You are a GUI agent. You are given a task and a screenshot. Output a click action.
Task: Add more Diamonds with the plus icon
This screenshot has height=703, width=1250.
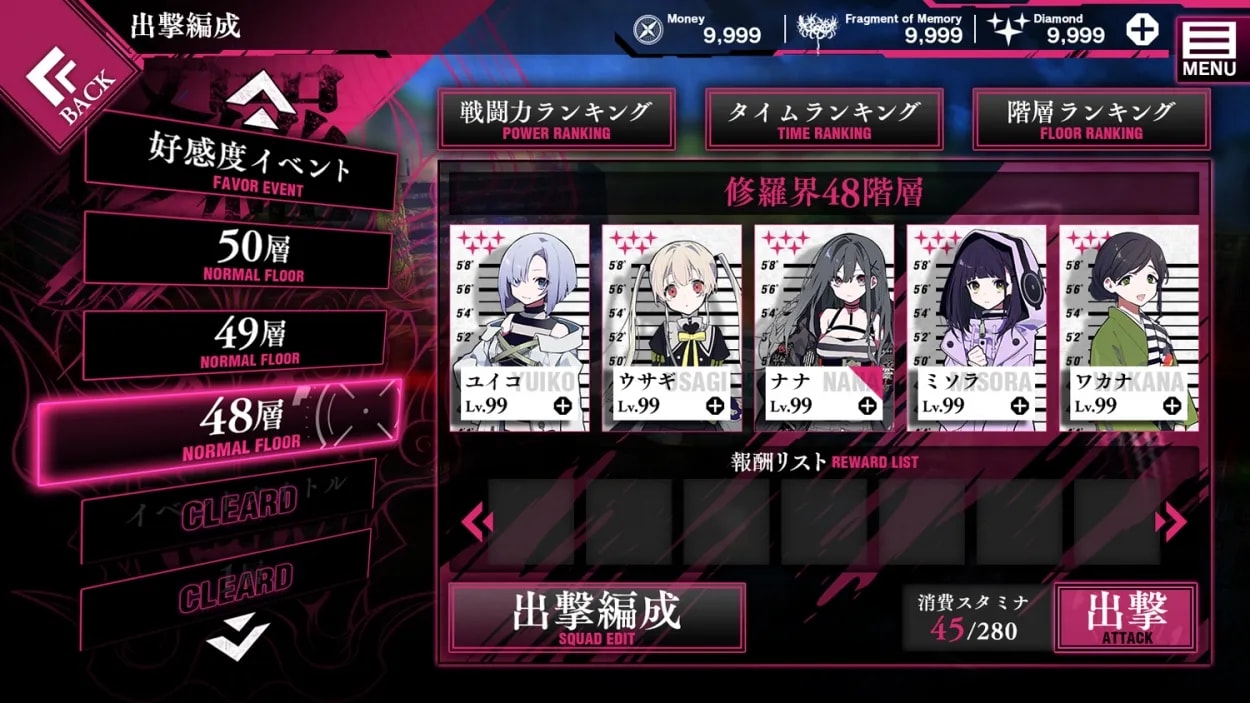pyautogui.click(x=1142, y=30)
